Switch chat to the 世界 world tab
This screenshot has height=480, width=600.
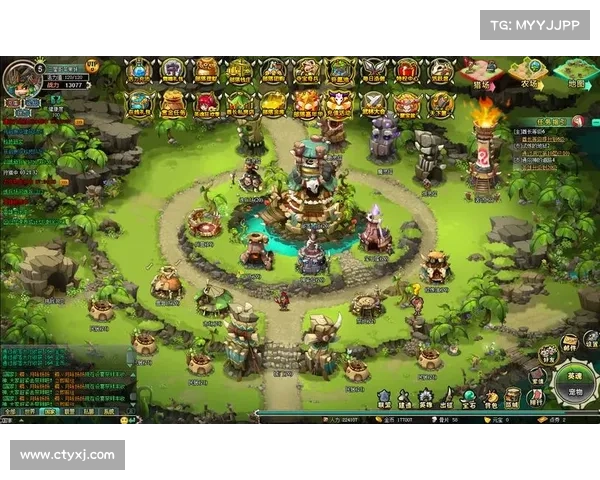[x=30, y=411]
